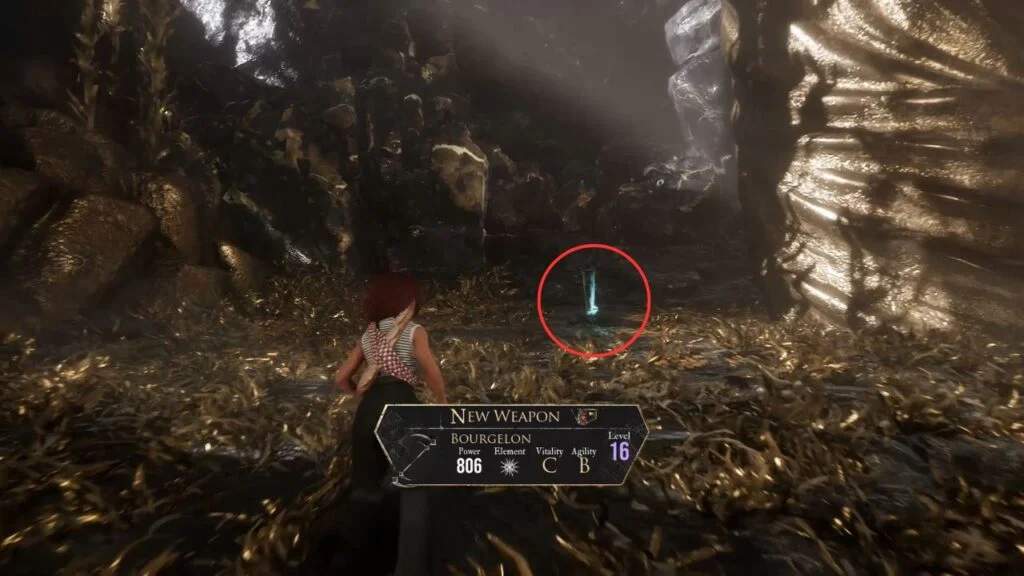Select the Bourgelon new weapon notification
Screen dimensions: 1024x576
(511, 444)
